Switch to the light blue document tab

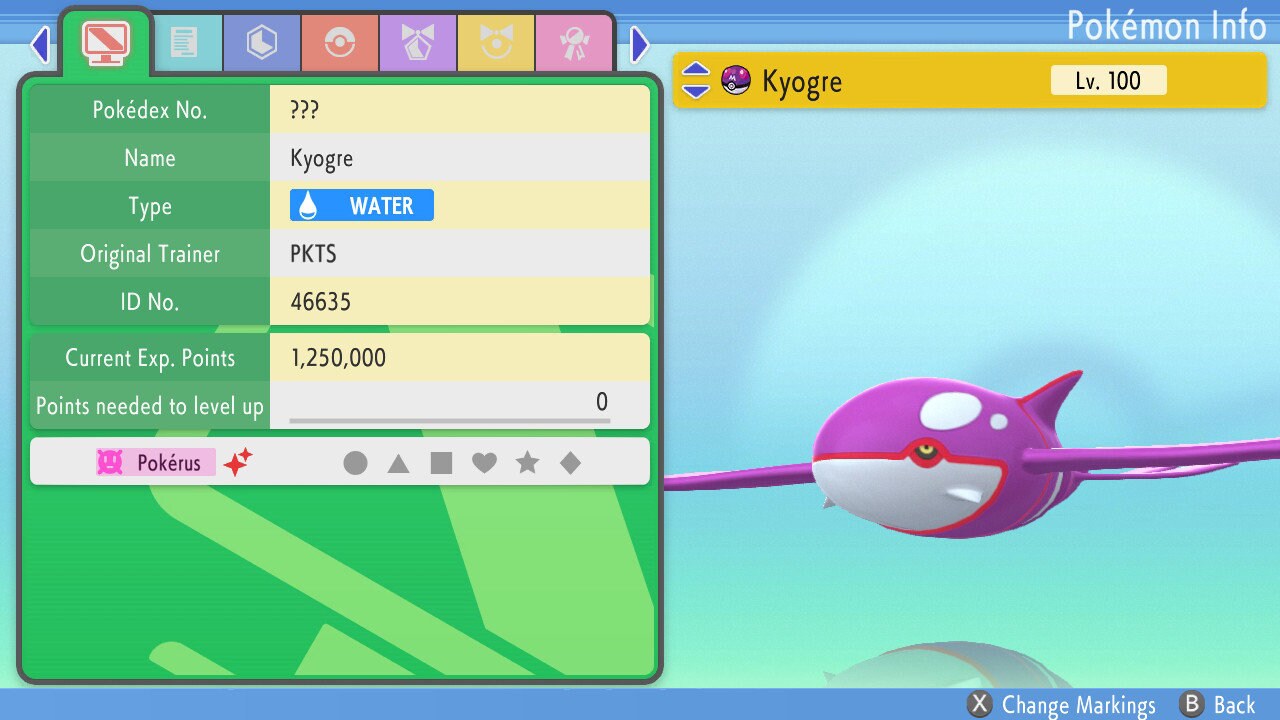184,42
